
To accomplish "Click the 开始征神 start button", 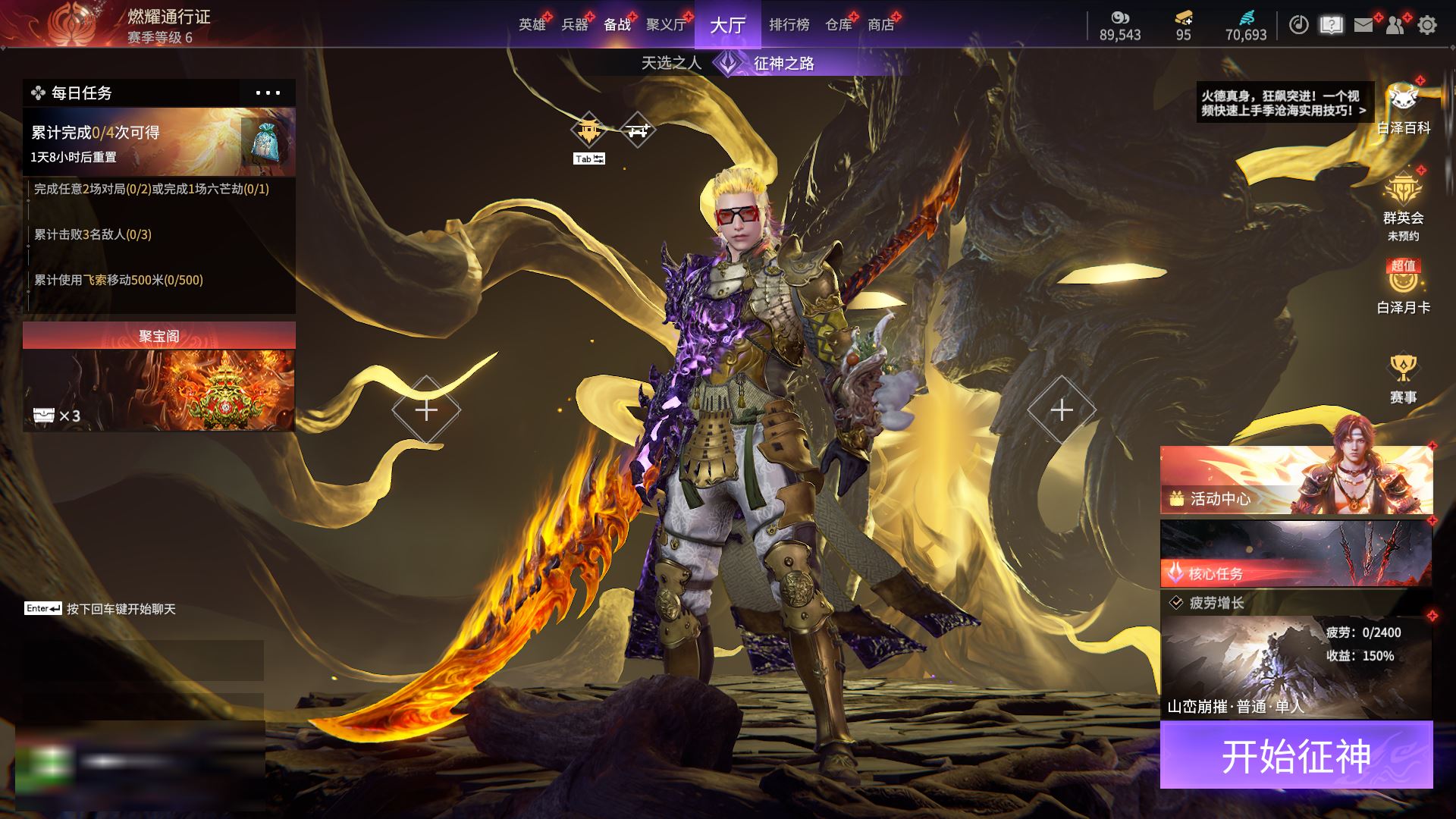I will coord(1296,755).
